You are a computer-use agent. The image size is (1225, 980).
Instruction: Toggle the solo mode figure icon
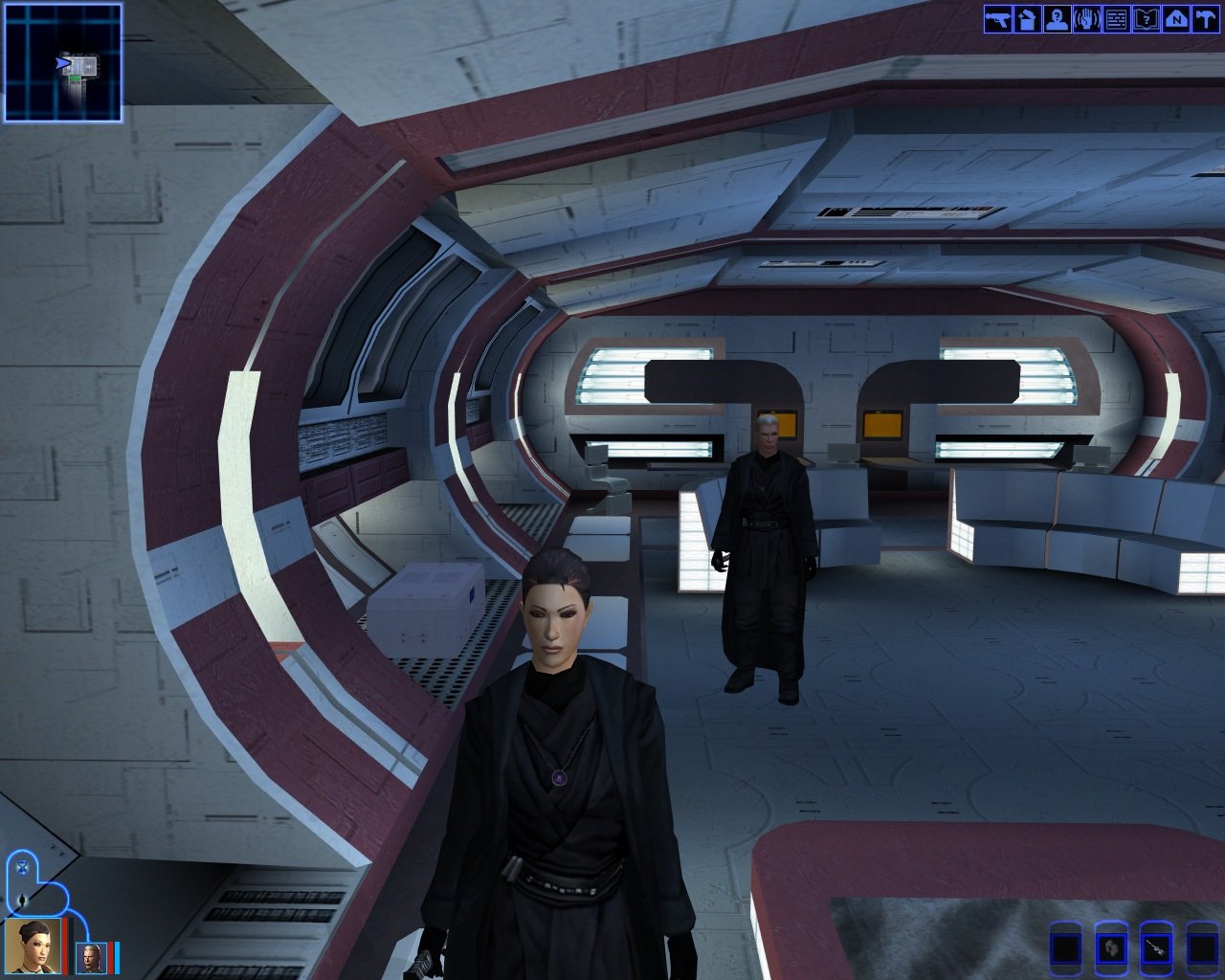pos(22,901)
